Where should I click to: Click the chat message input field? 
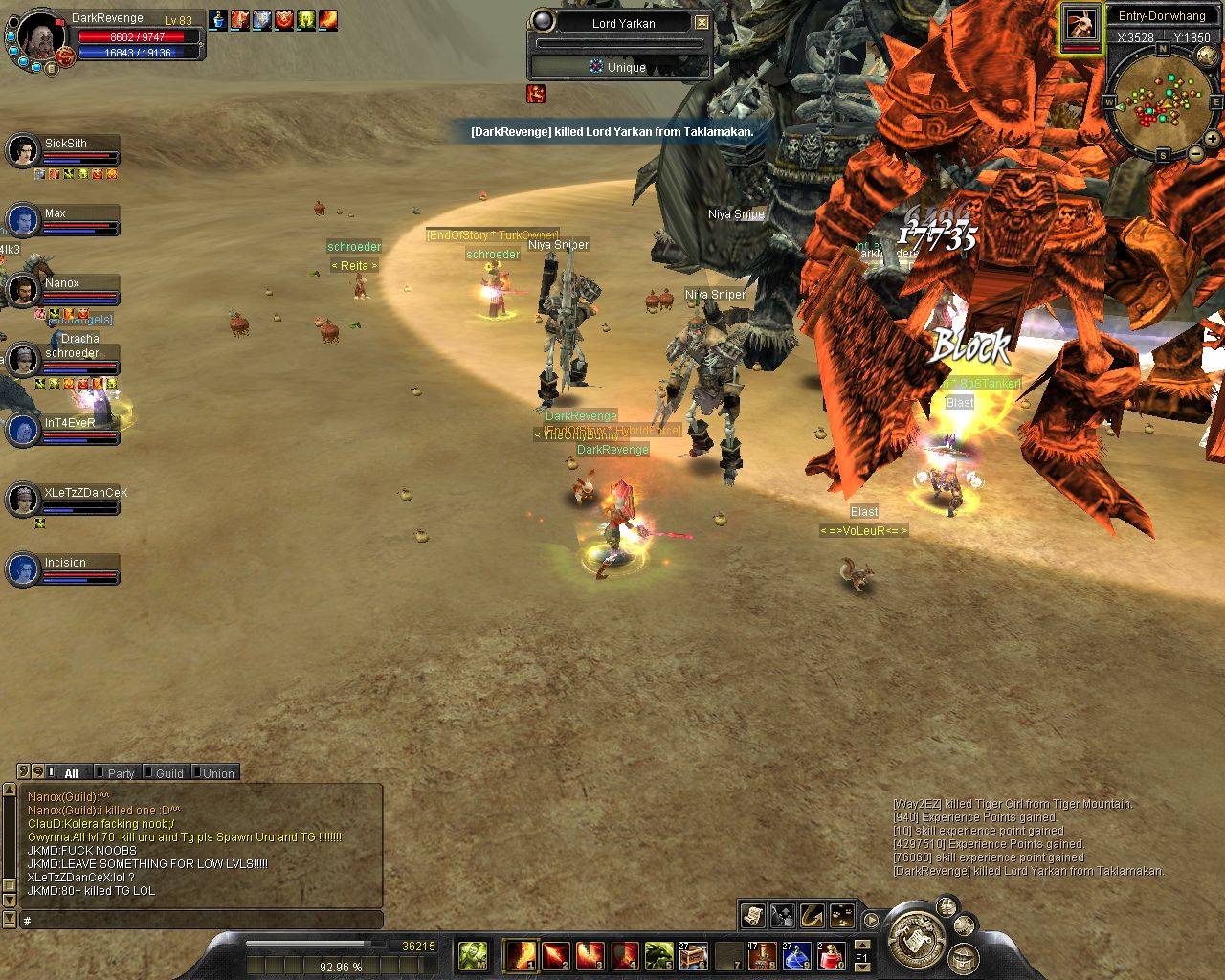point(201,920)
